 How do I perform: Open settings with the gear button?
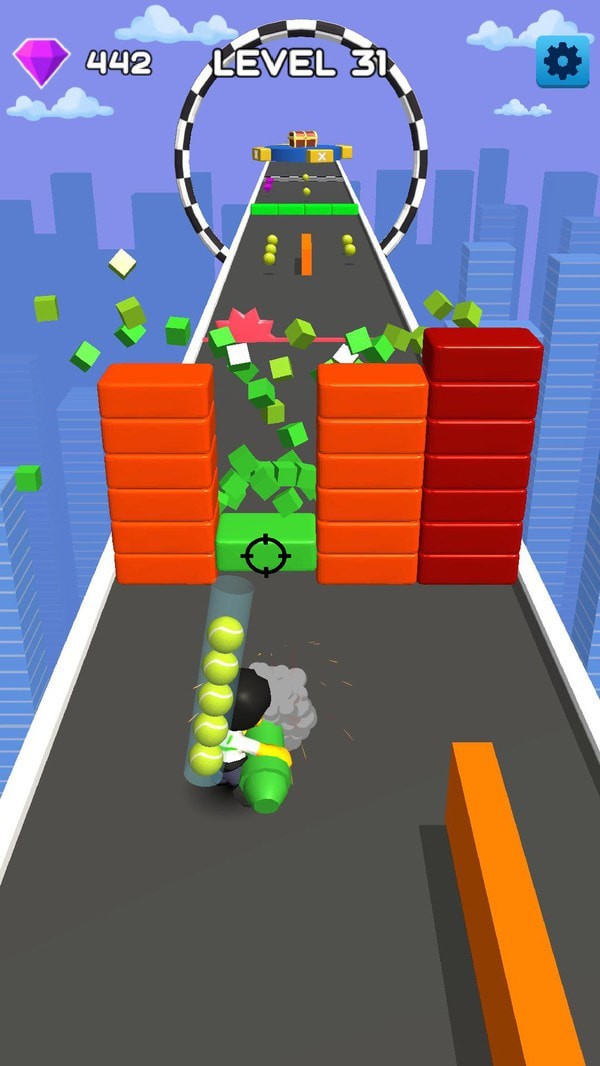coord(562,62)
